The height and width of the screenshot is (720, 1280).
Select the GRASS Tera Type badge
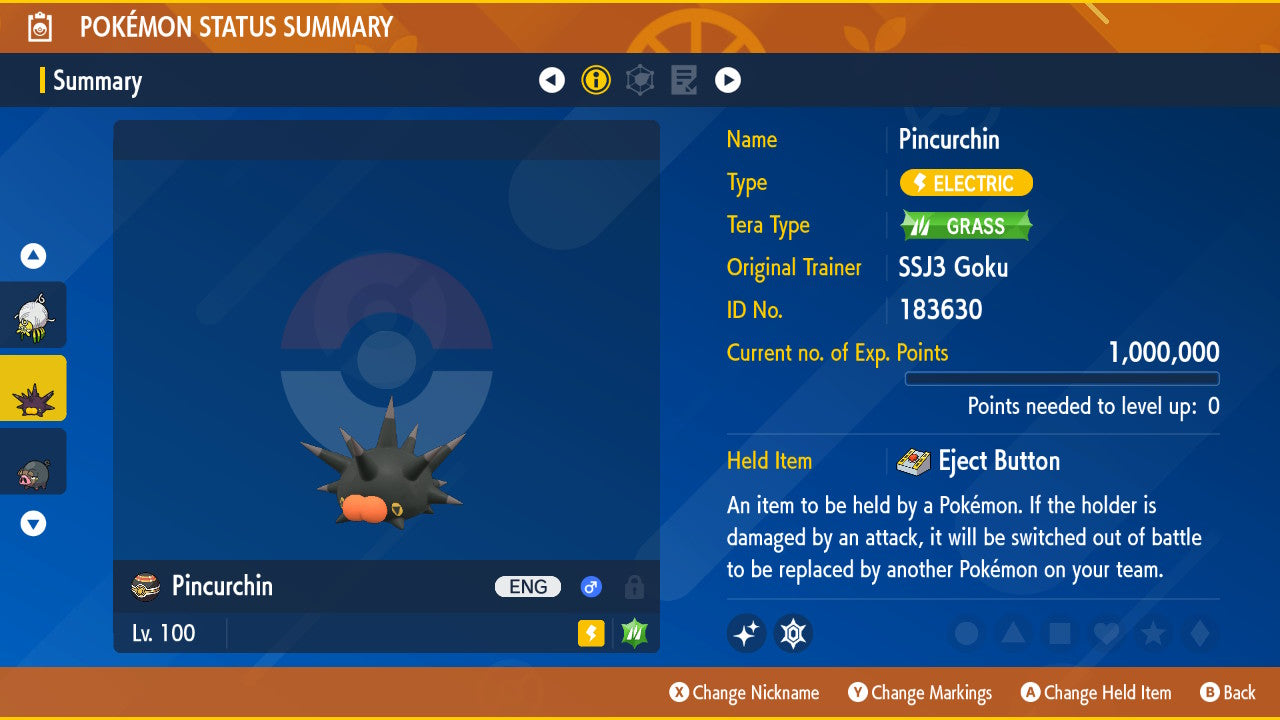(966, 226)
